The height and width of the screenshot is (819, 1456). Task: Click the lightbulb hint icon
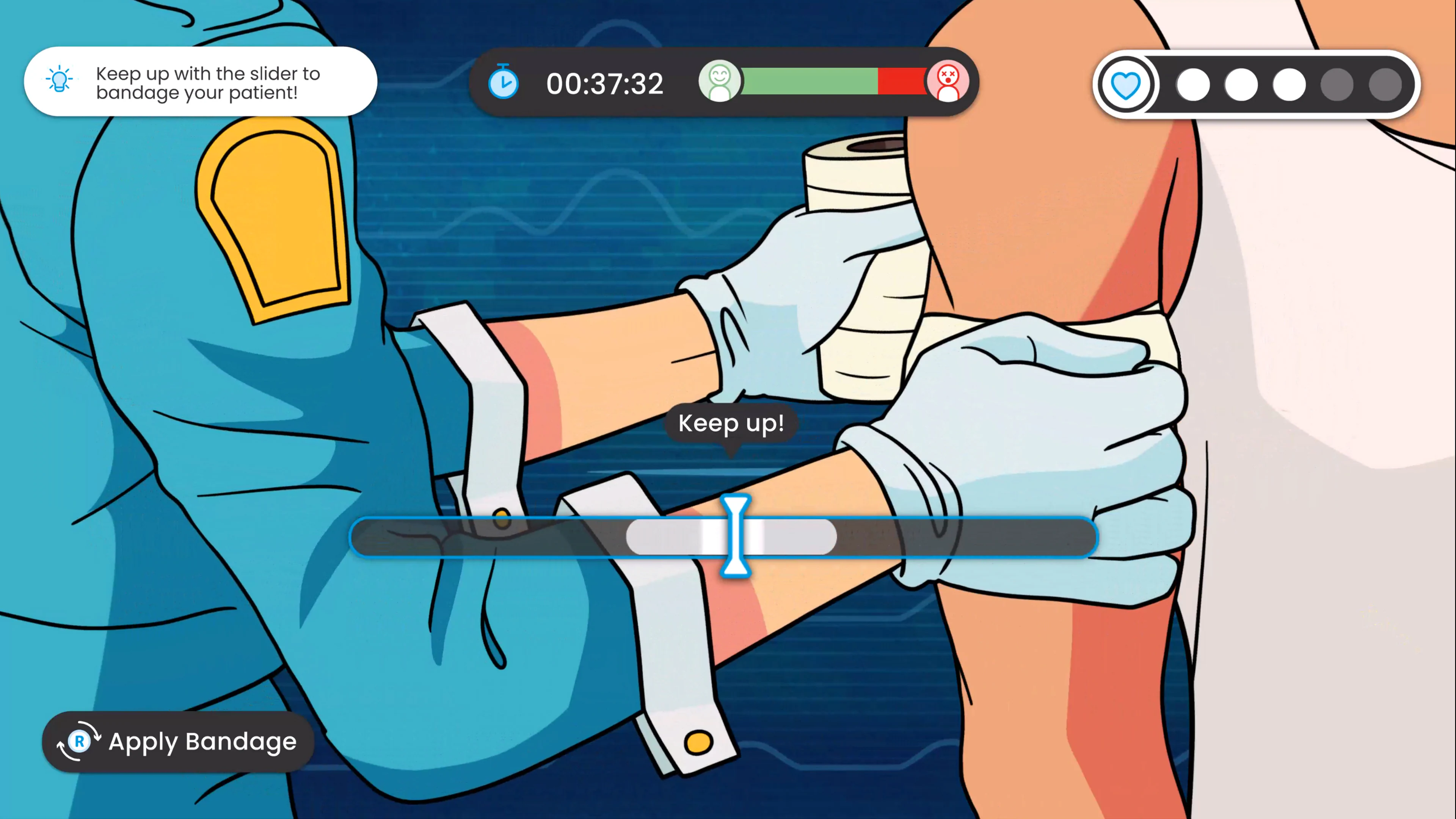59,81
